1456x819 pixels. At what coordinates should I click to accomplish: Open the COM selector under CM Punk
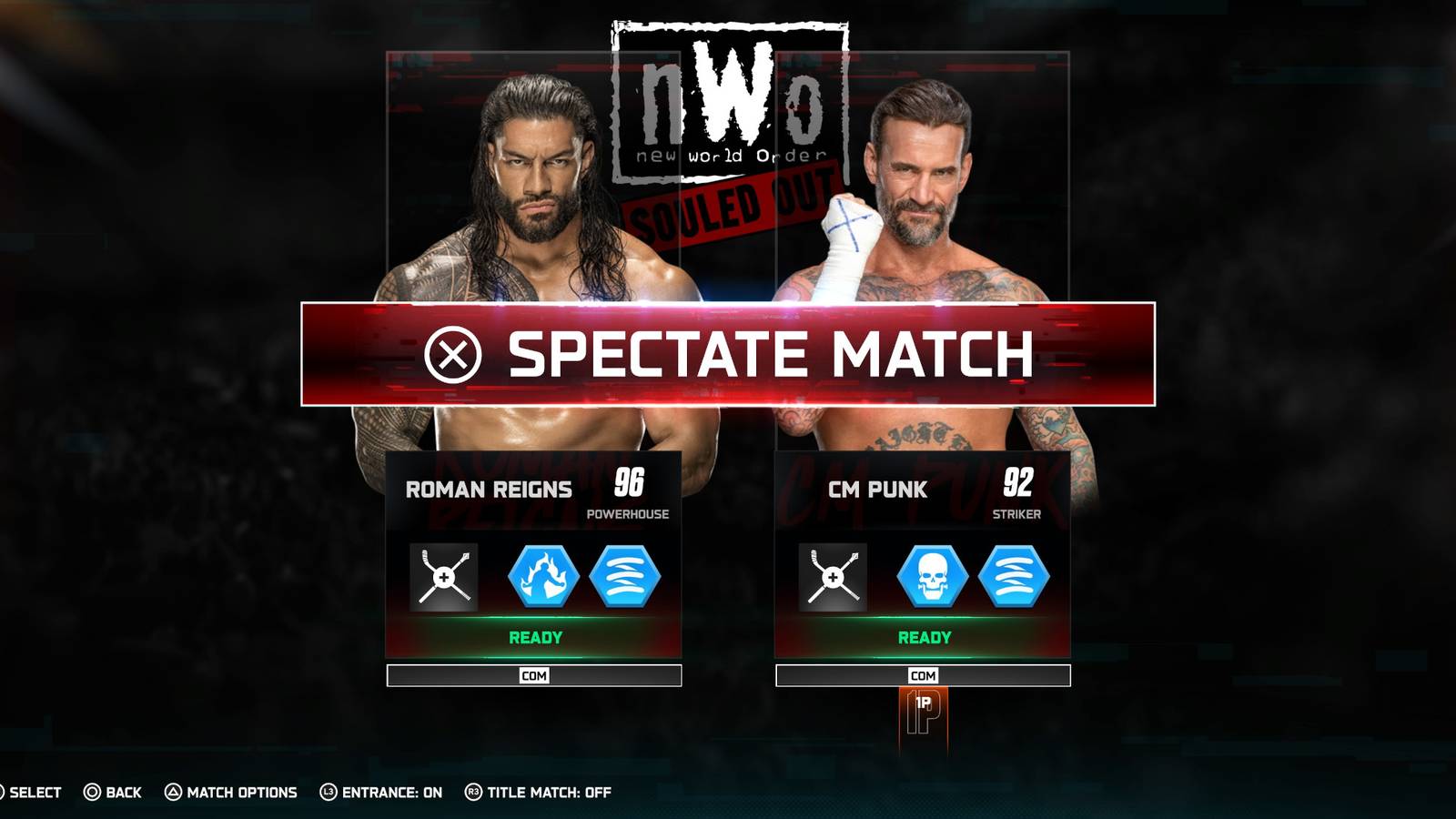coord(923,676)
